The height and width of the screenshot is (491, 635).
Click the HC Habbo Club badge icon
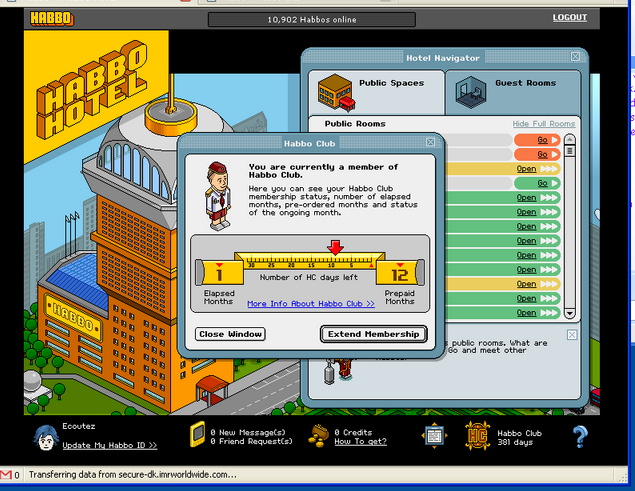coord(476,436)
